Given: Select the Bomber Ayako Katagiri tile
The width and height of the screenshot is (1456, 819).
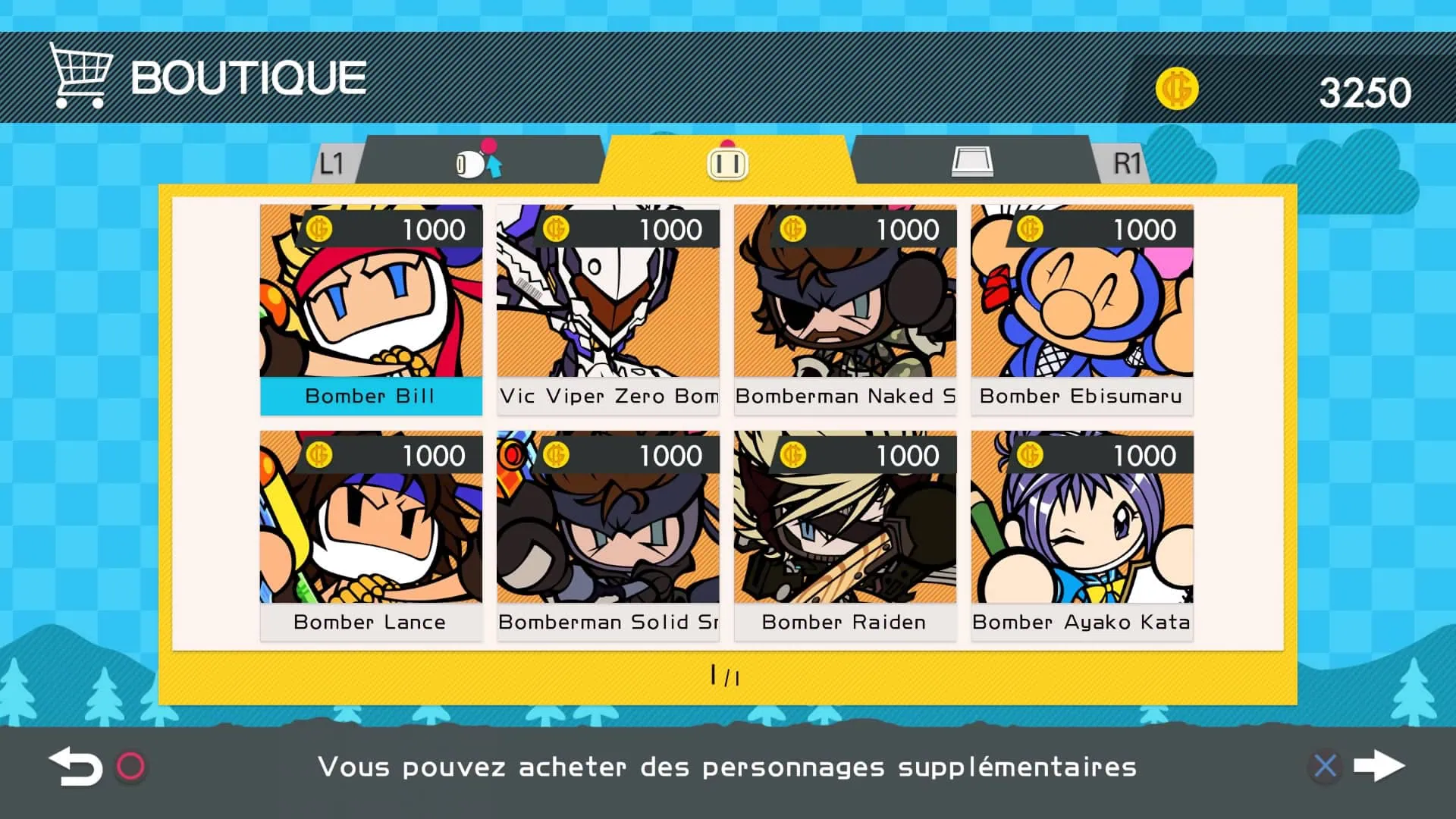Looking at the screenshot, I should pos(1082,535).
